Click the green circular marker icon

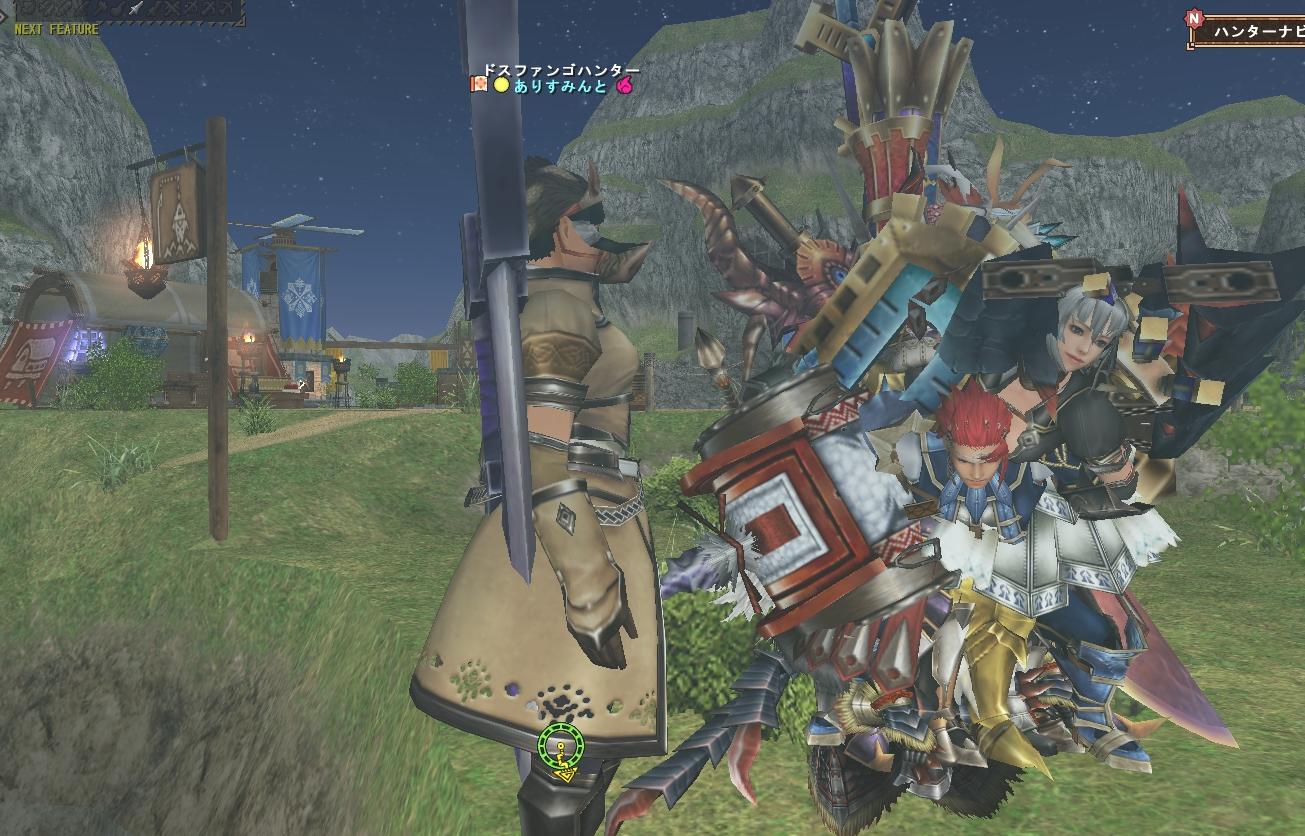(560, 745)
